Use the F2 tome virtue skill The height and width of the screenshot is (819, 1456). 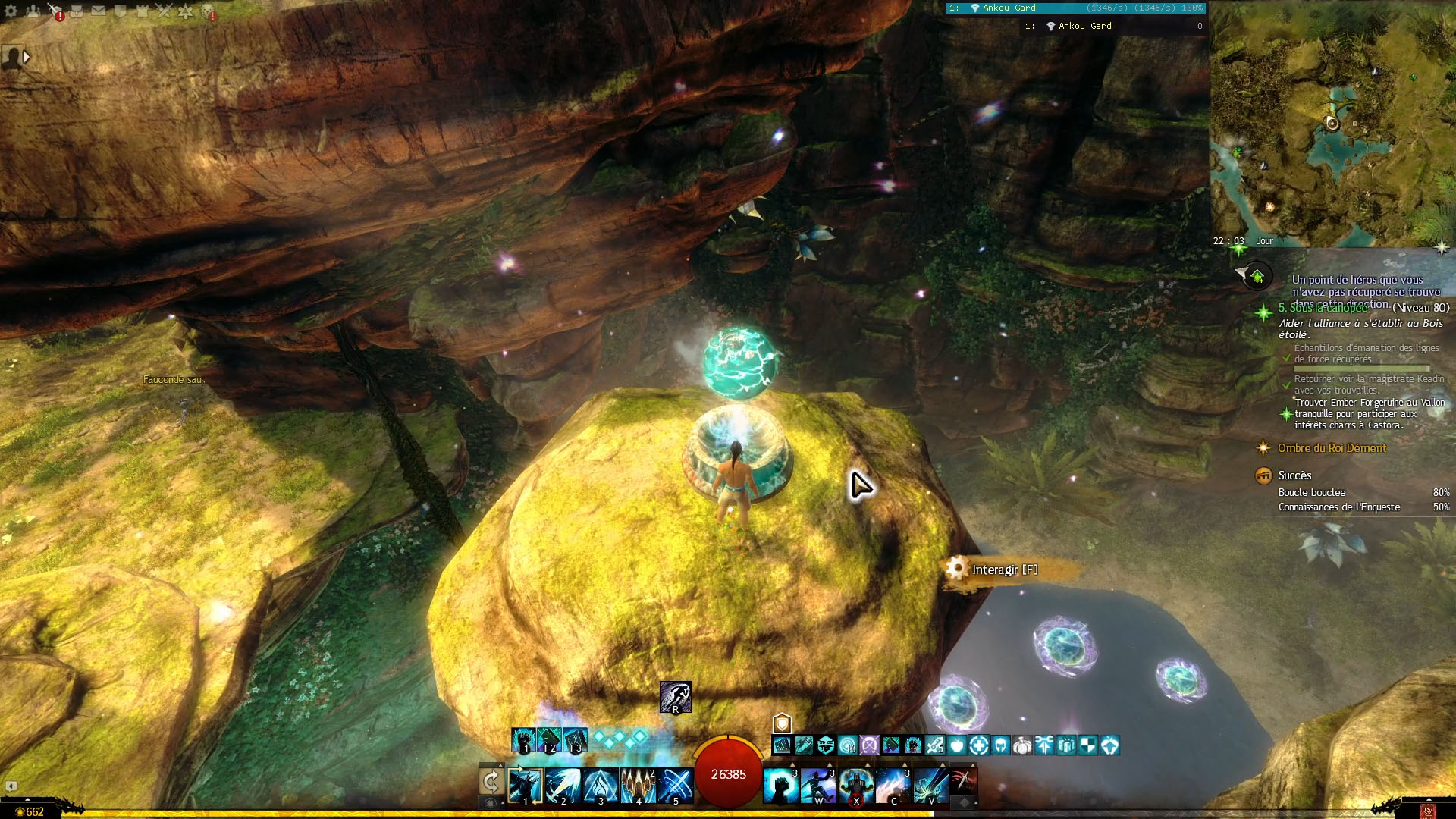tap(549, 740)
